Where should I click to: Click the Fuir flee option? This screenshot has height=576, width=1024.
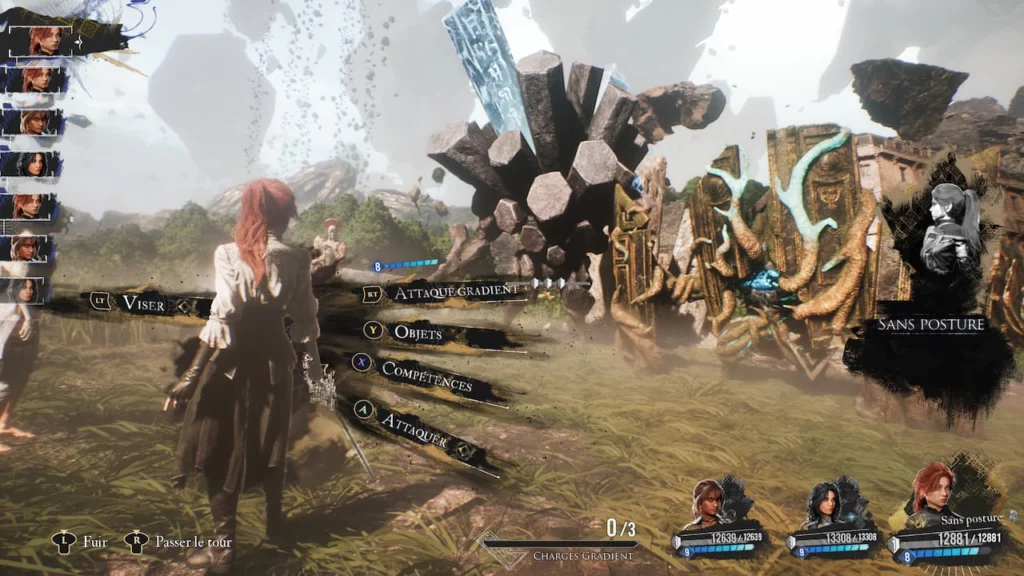94,542
